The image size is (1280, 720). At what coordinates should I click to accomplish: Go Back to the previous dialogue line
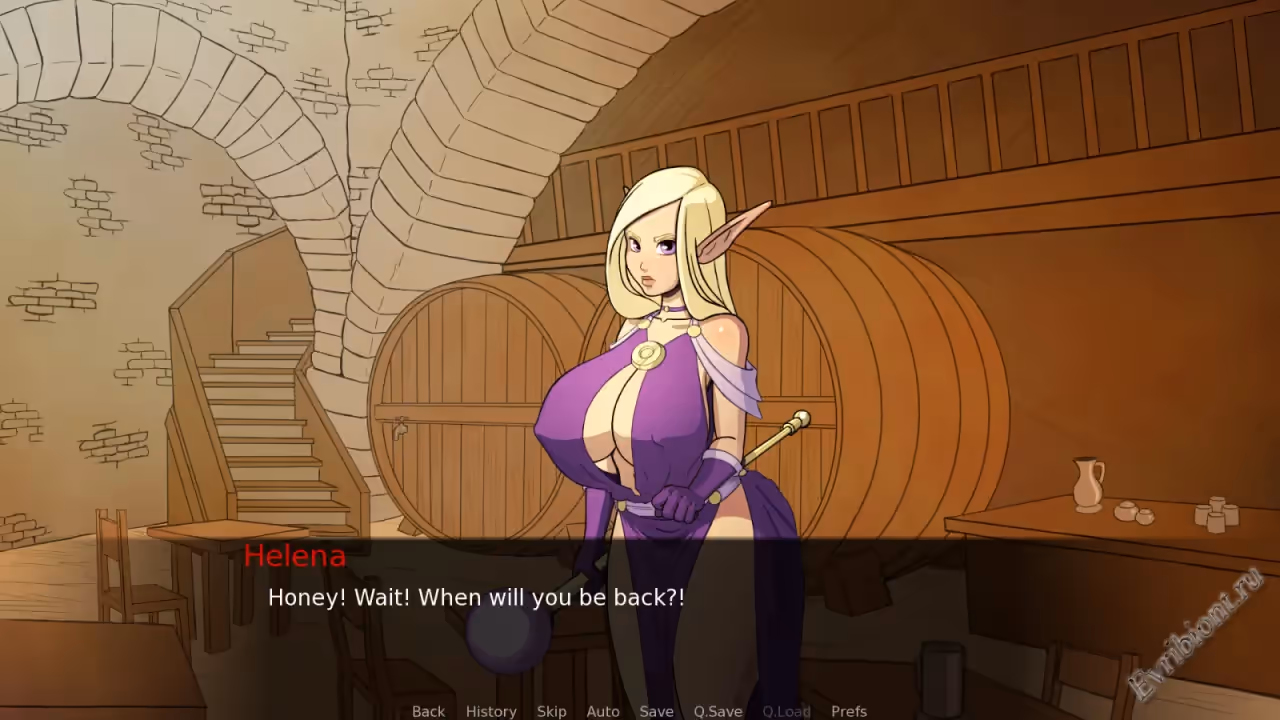click(x=428, y=711)
